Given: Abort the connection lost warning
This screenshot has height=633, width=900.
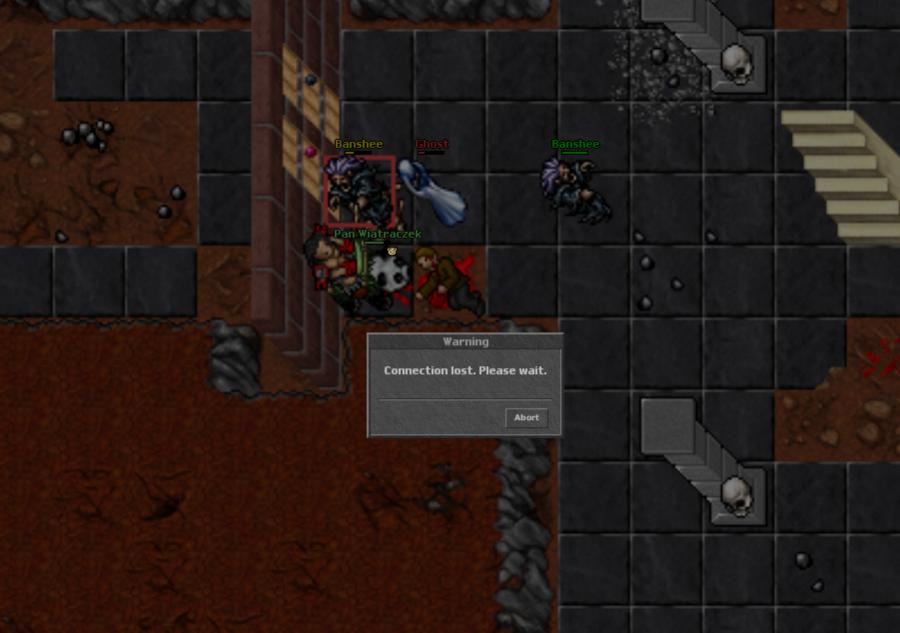Looking at the screenshot, I should click(526, 418).
